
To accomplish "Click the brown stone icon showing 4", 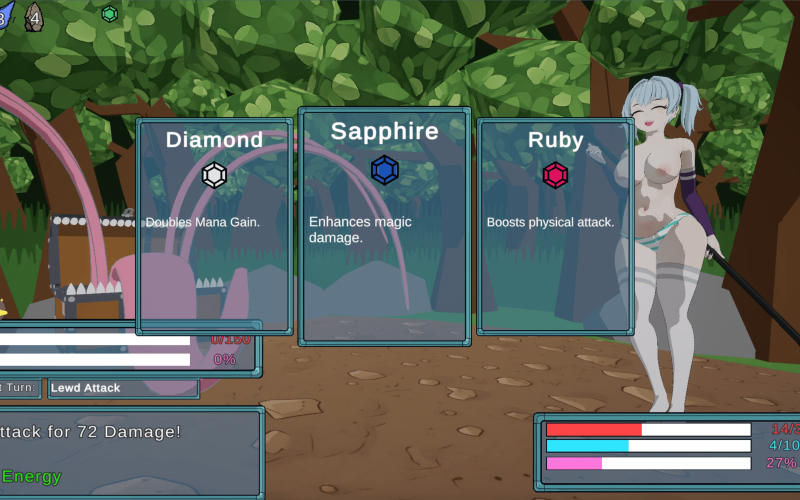I will (34, 16).
